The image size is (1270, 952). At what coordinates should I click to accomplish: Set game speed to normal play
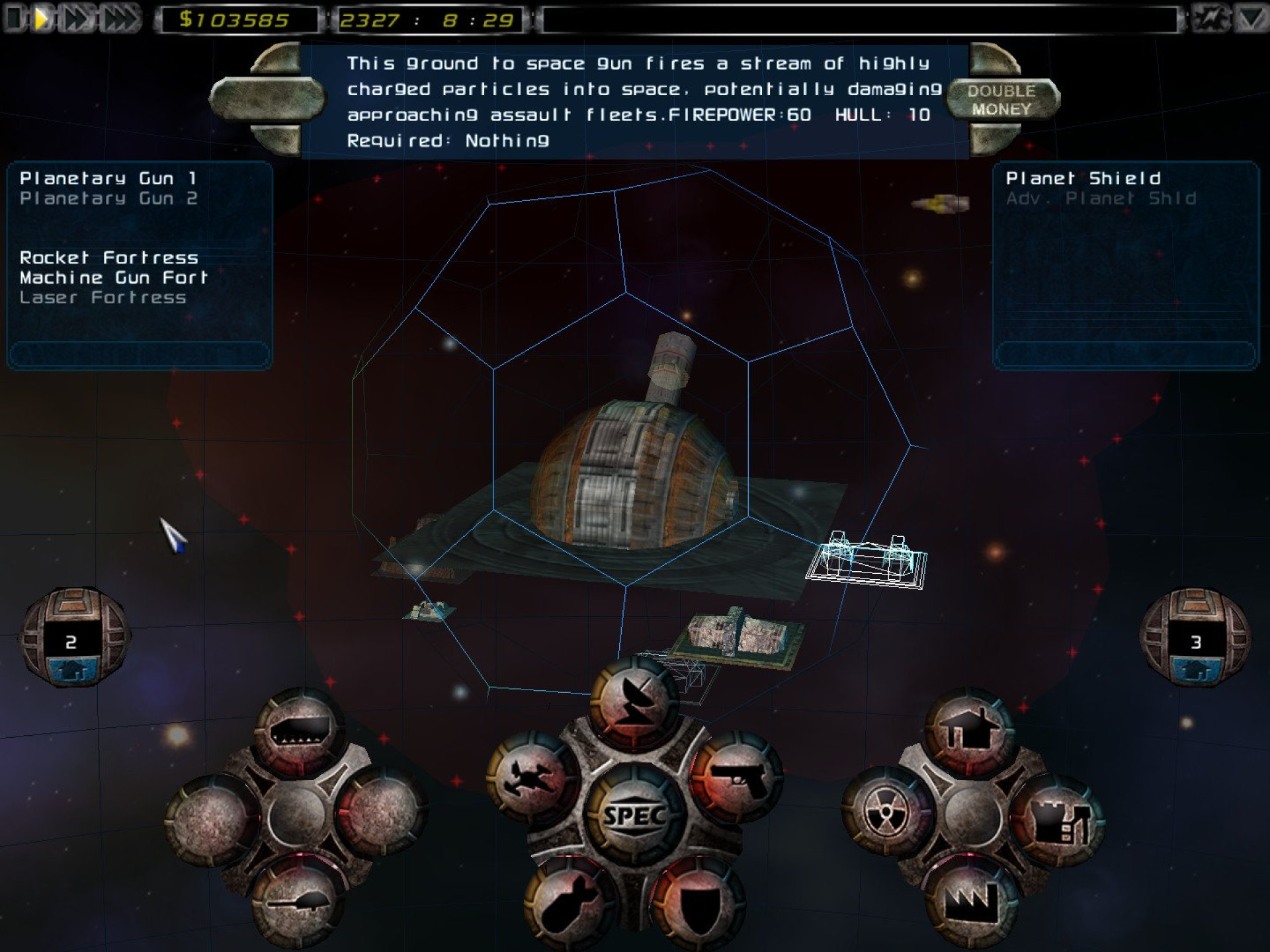[42, 19]
